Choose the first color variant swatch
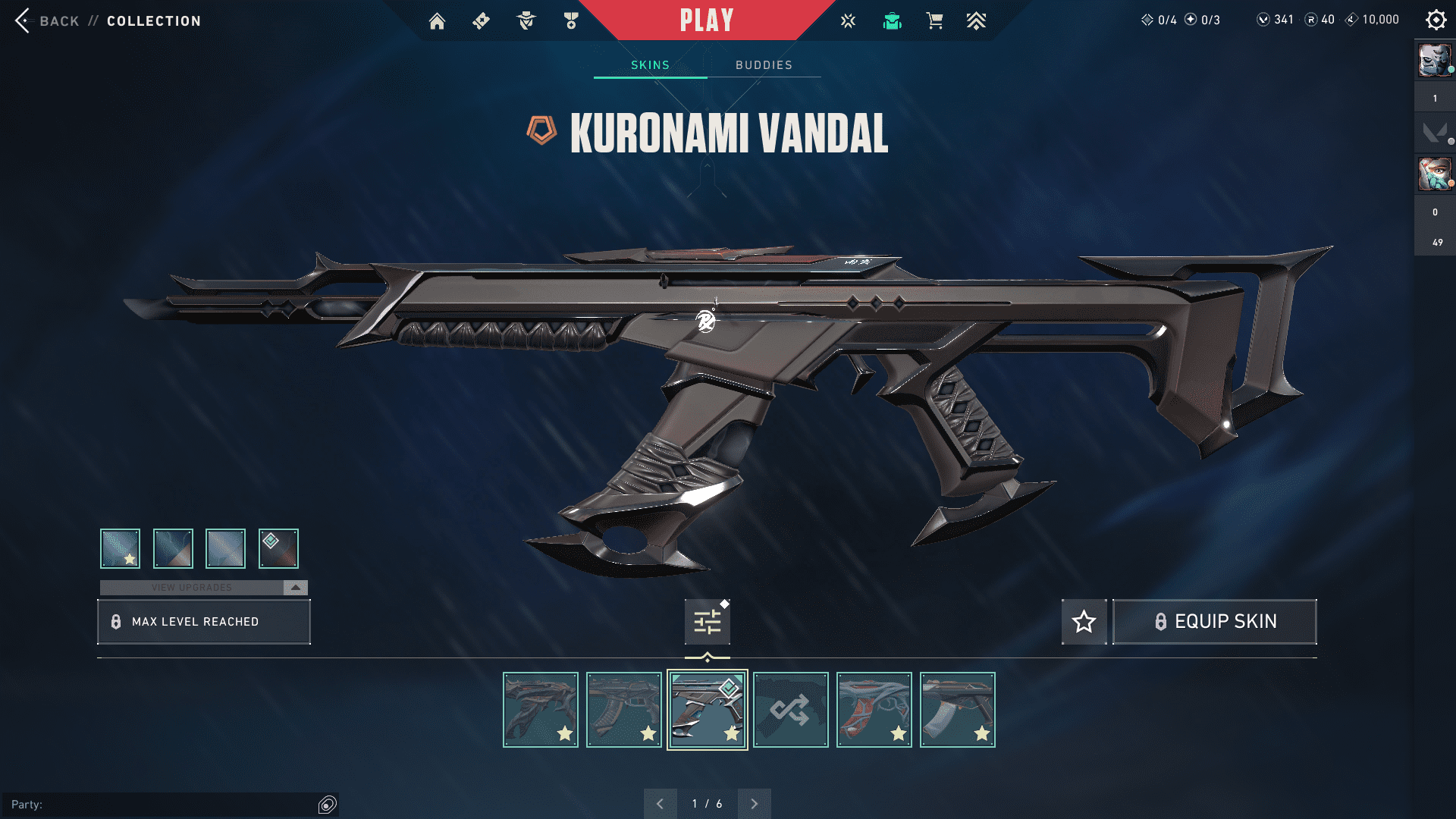Screen dimensions: 1456x819 120,548
